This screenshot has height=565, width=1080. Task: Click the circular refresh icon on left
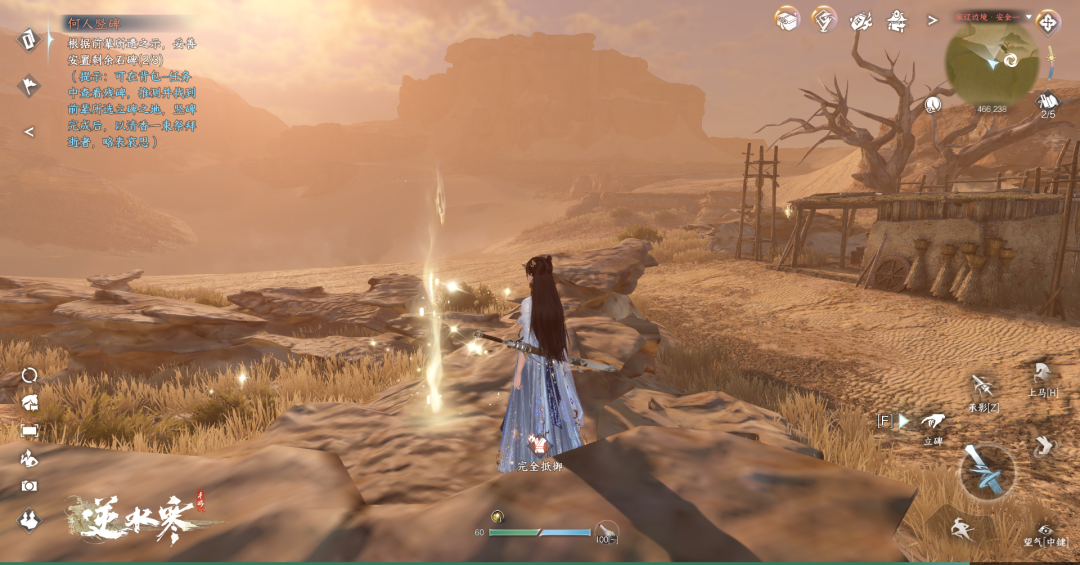tap(29, 375)
